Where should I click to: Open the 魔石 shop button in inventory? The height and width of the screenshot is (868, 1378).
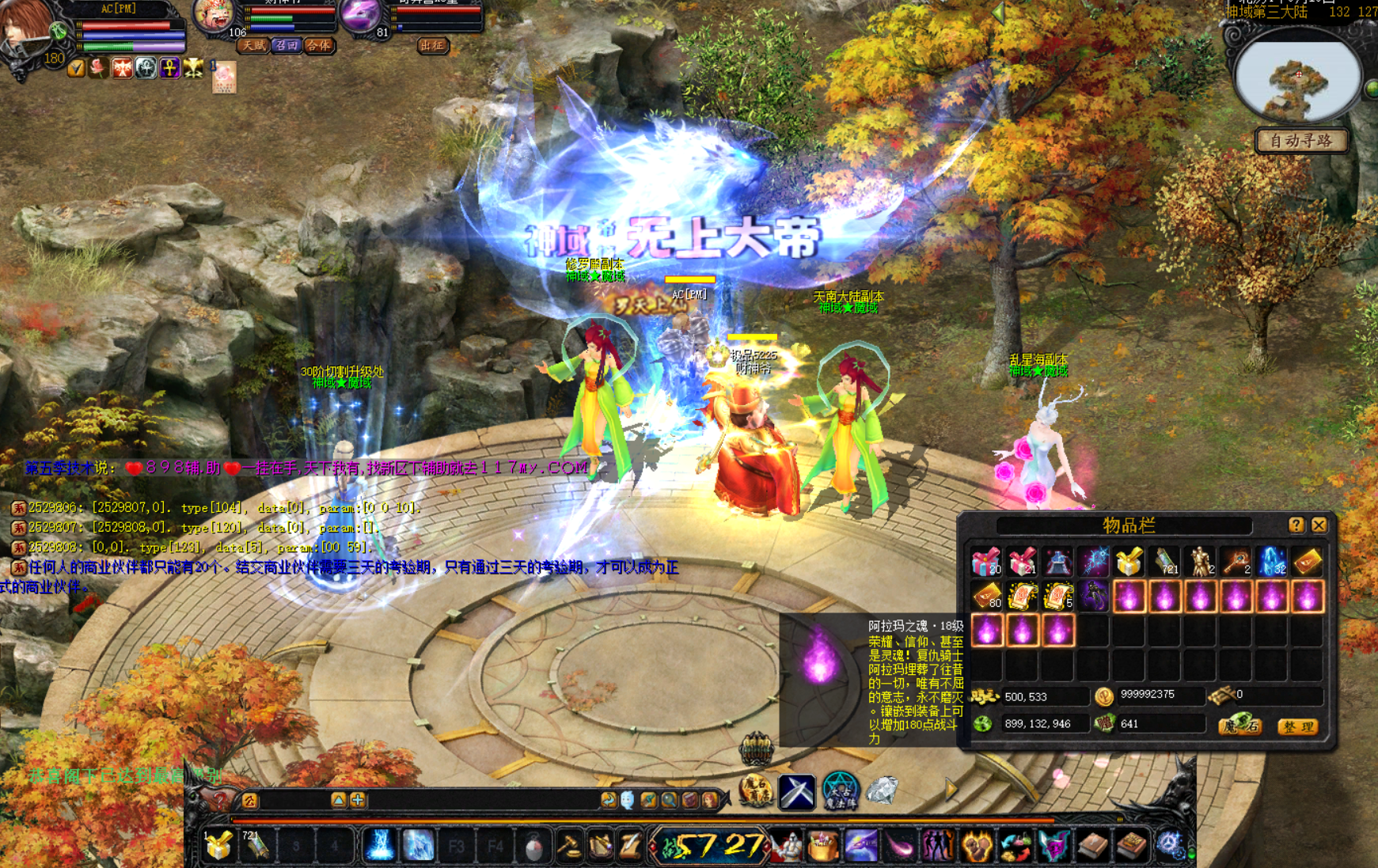tap(1239, 725)
